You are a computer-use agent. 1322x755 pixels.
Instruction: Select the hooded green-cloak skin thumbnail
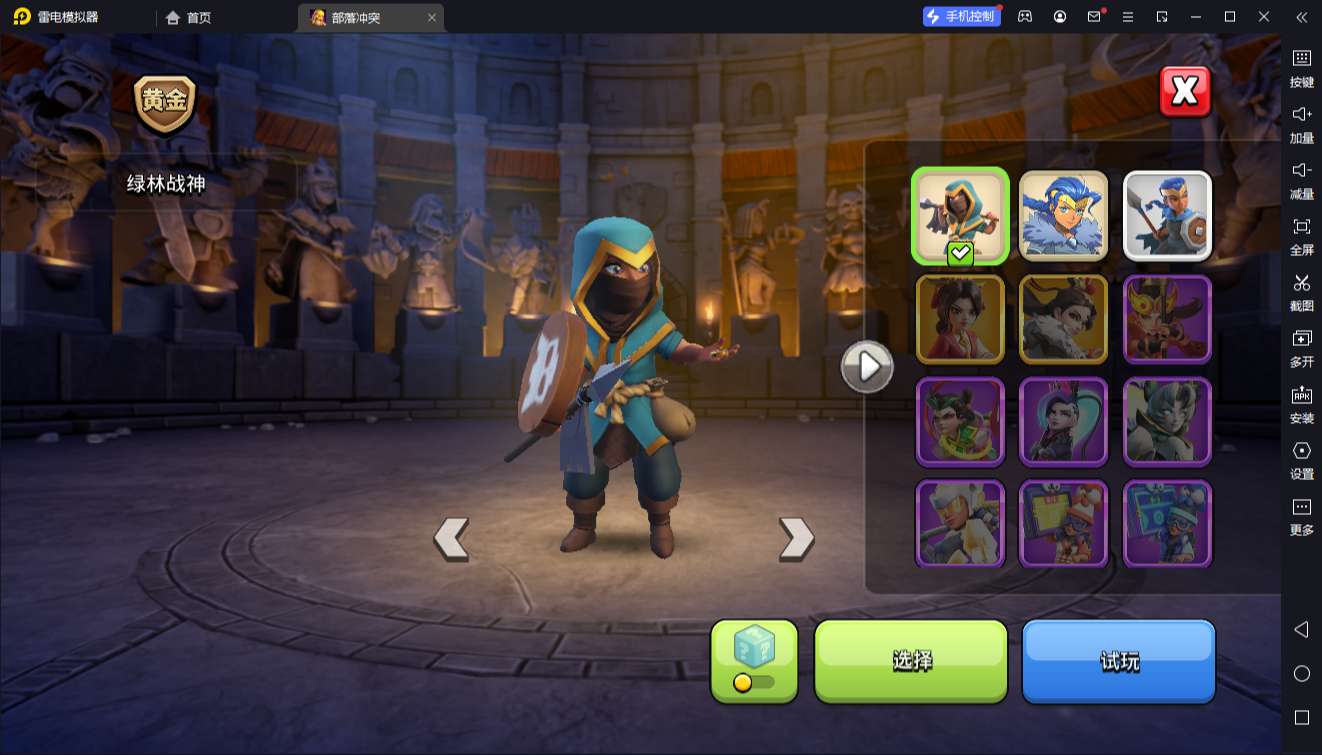coord(960,216)
